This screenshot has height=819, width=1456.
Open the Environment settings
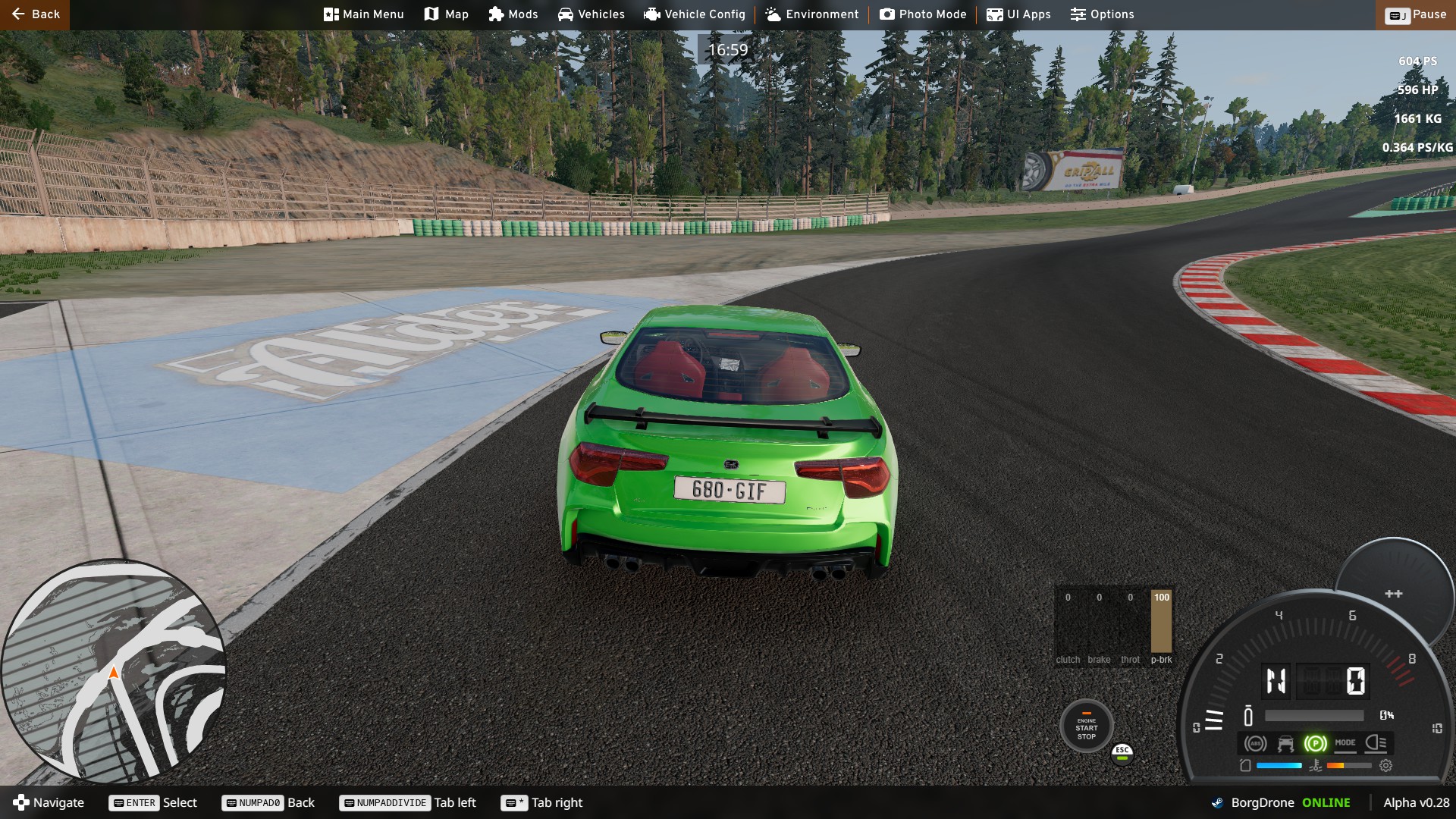(811, 14)
